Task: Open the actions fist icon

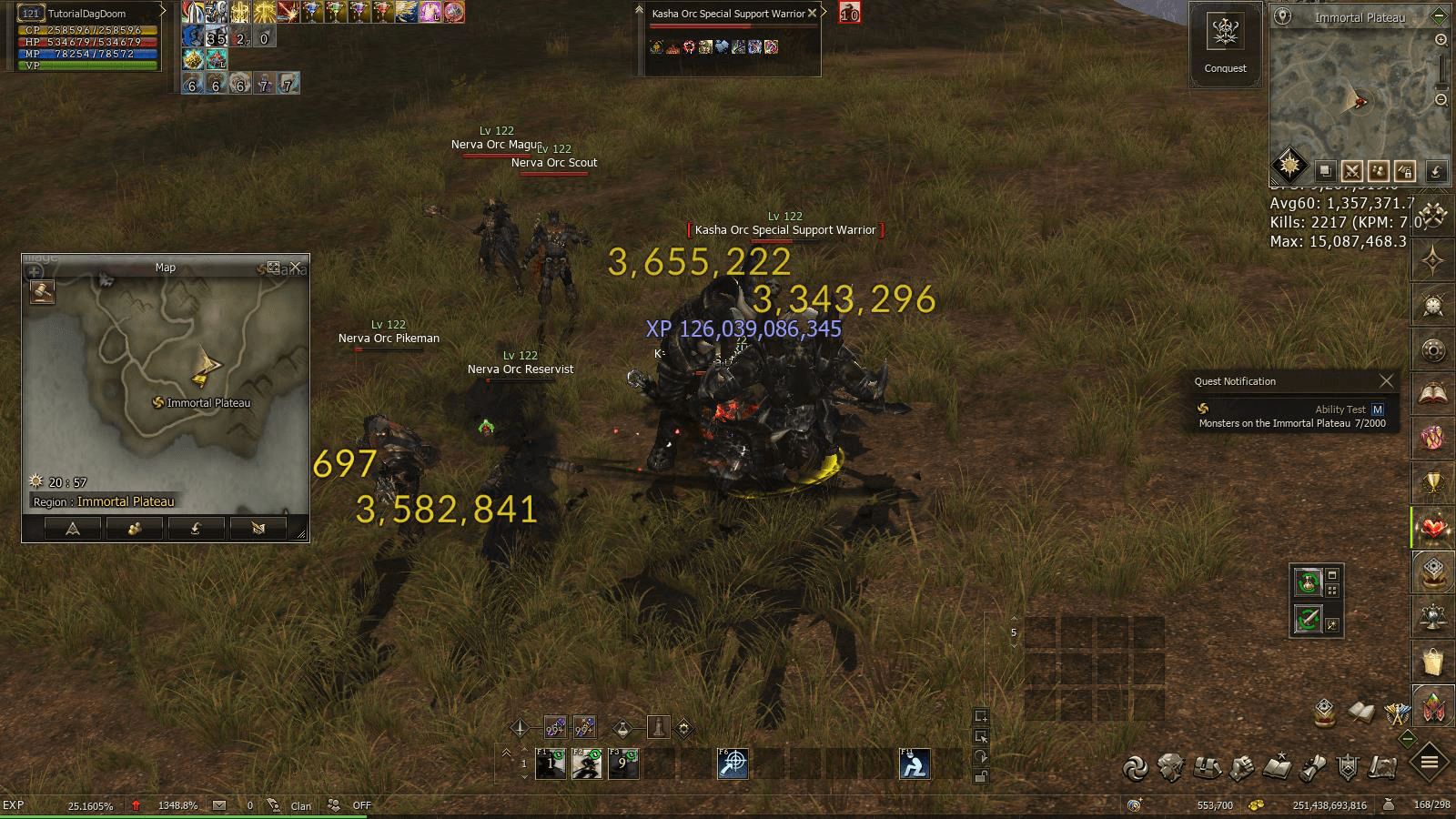Action: (x=1242, y=767)
